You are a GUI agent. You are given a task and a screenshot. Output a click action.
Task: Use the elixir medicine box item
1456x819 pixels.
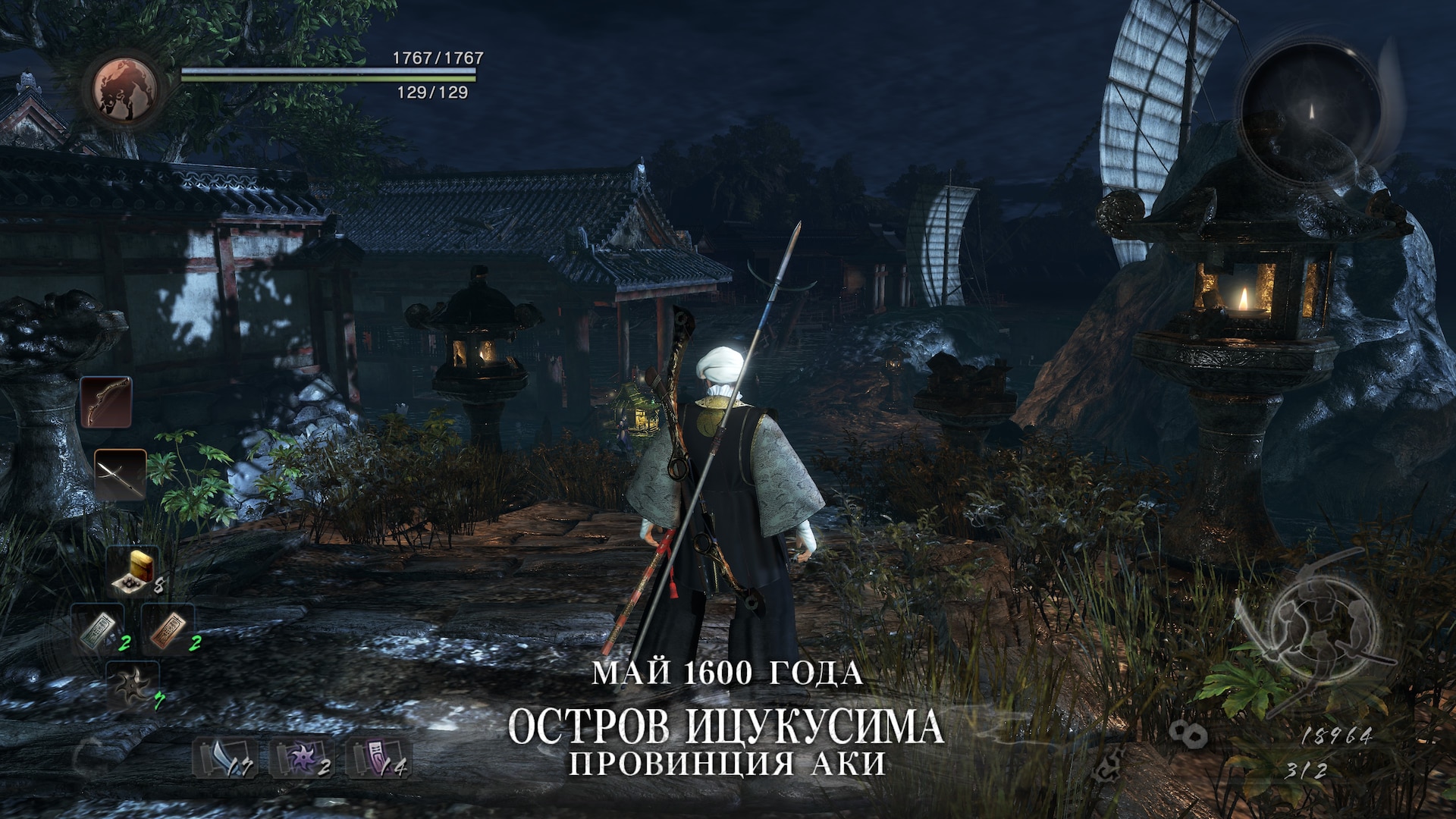click(x=133, y=570)
